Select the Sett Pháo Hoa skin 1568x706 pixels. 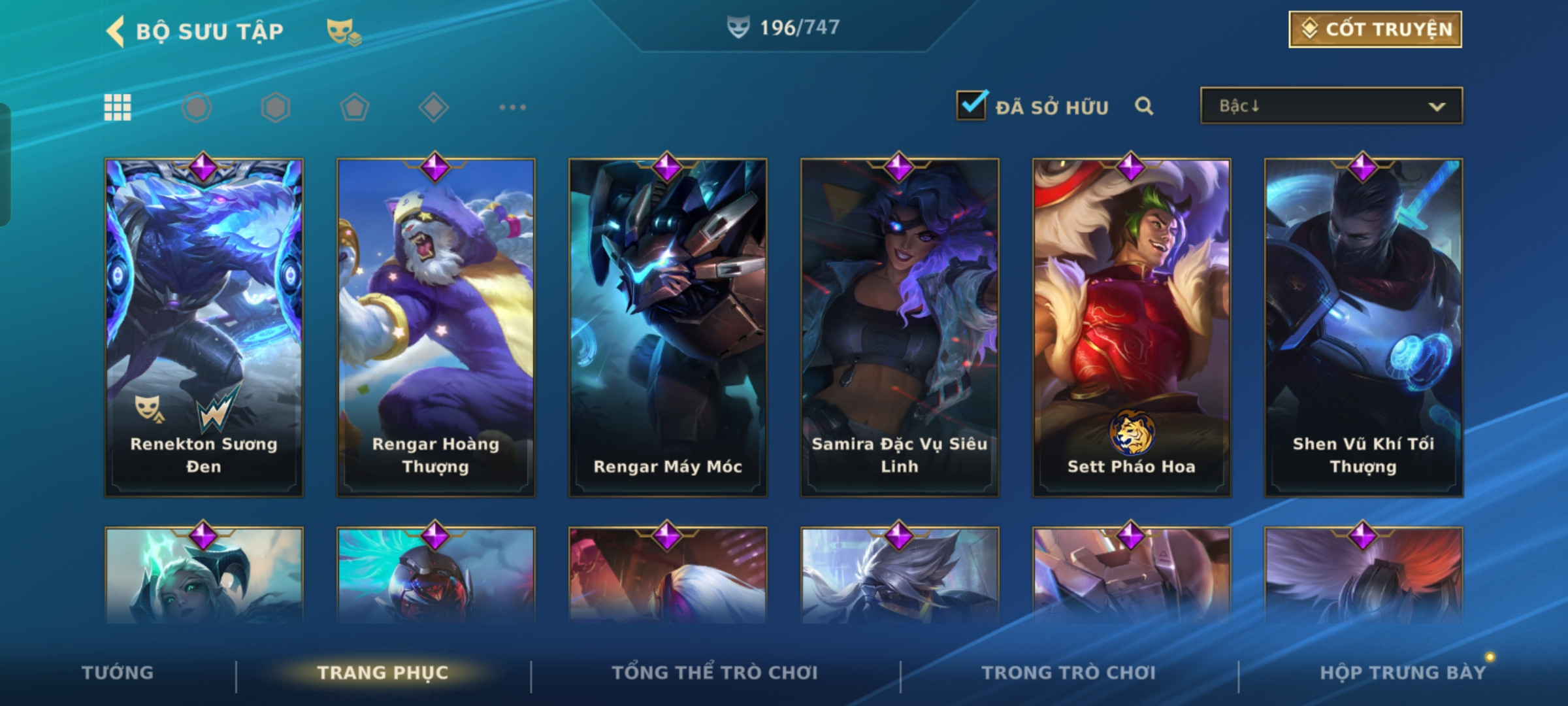(1132, 327)
